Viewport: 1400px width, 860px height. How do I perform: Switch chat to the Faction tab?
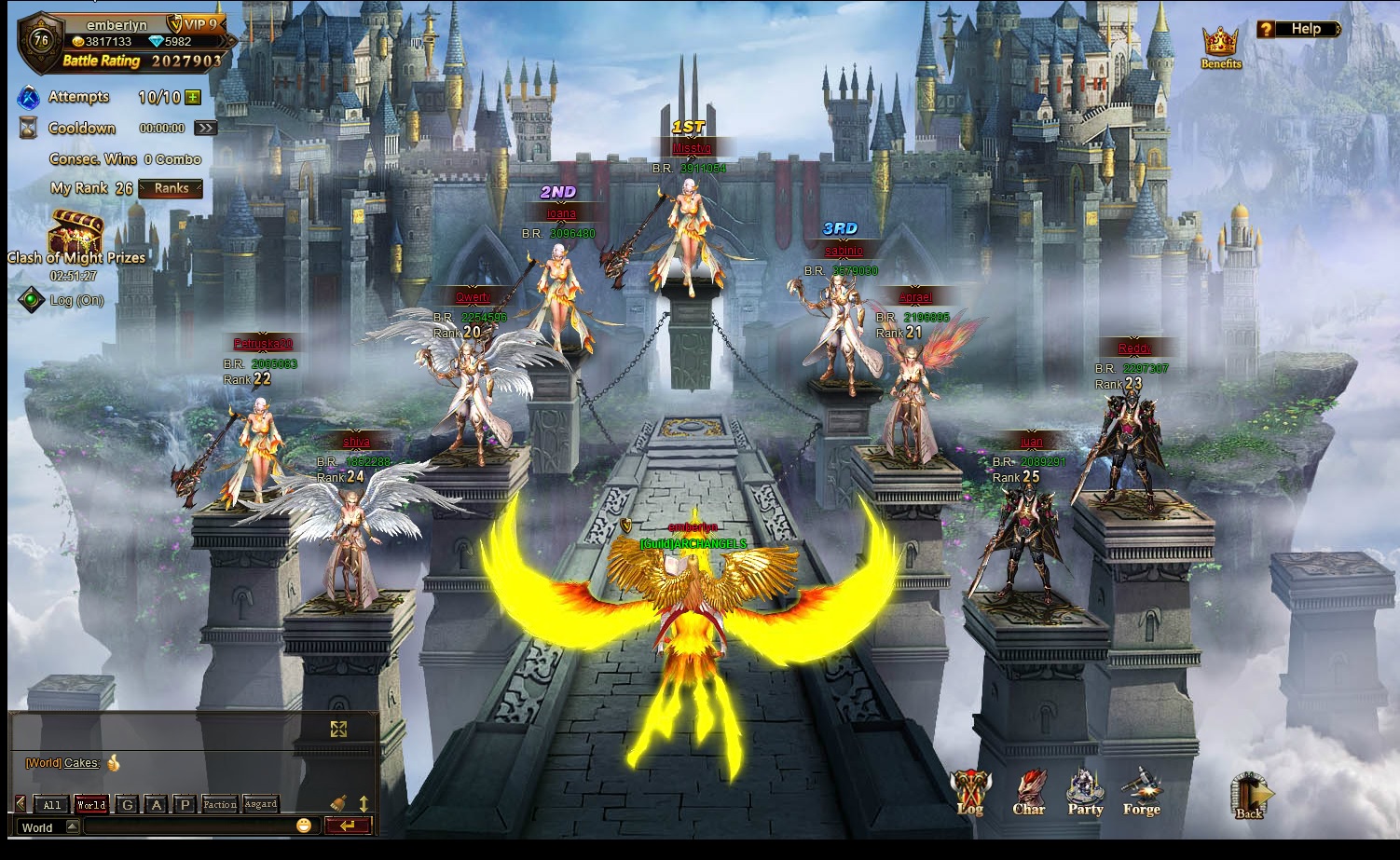pos(219,804)
